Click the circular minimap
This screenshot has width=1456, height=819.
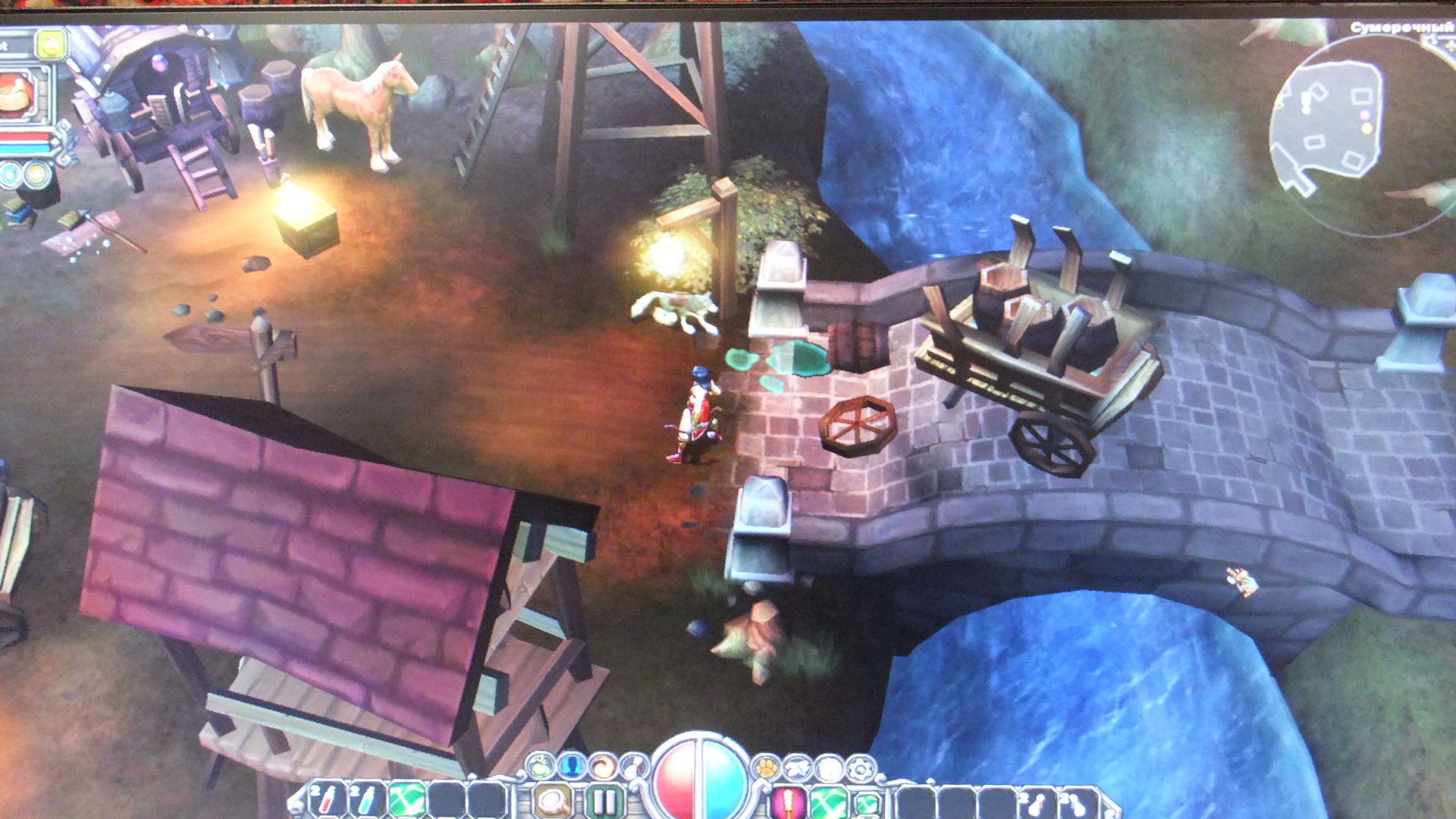[1357, 133]
